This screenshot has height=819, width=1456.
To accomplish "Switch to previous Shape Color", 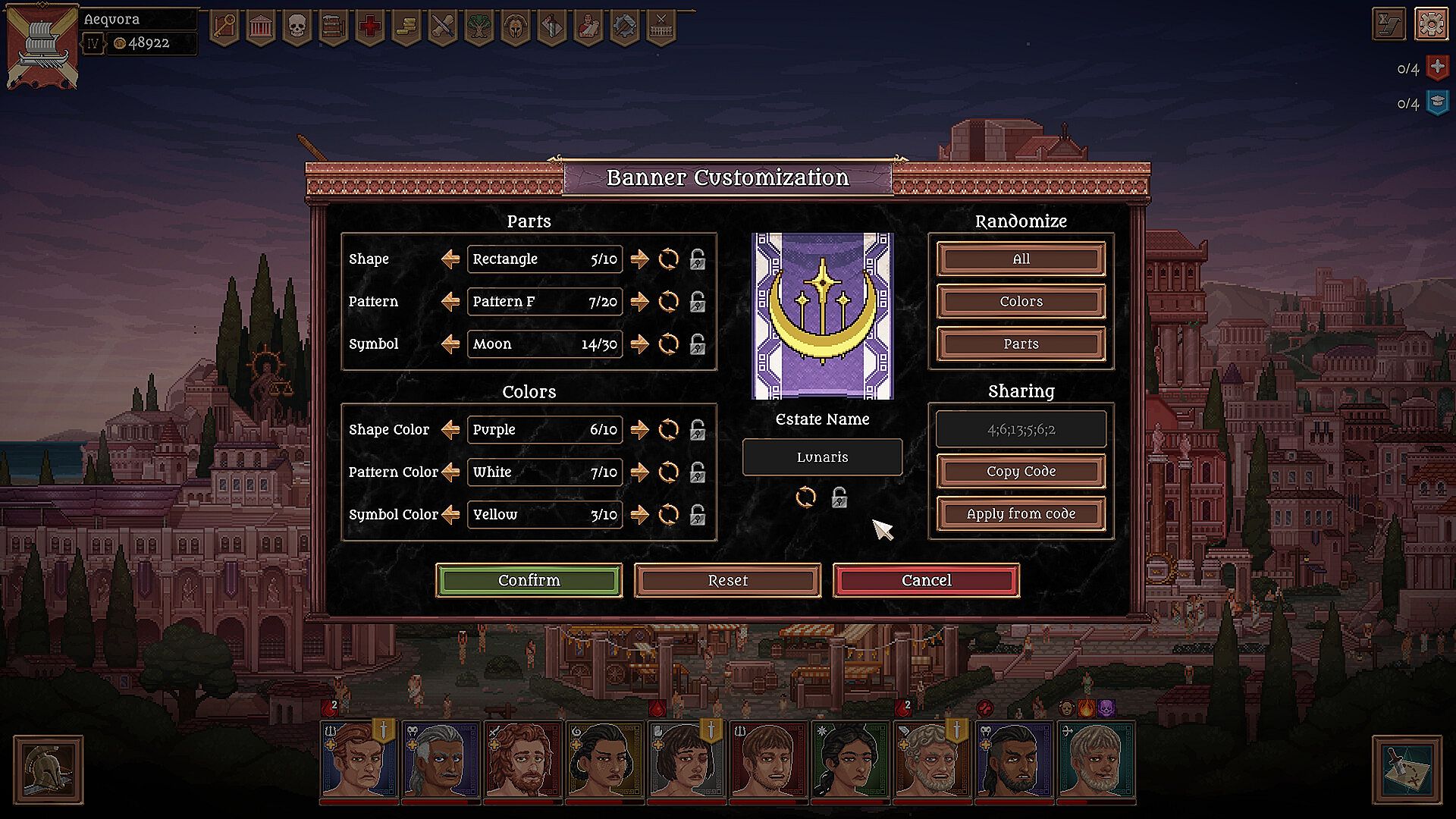I will coord(450,430).
